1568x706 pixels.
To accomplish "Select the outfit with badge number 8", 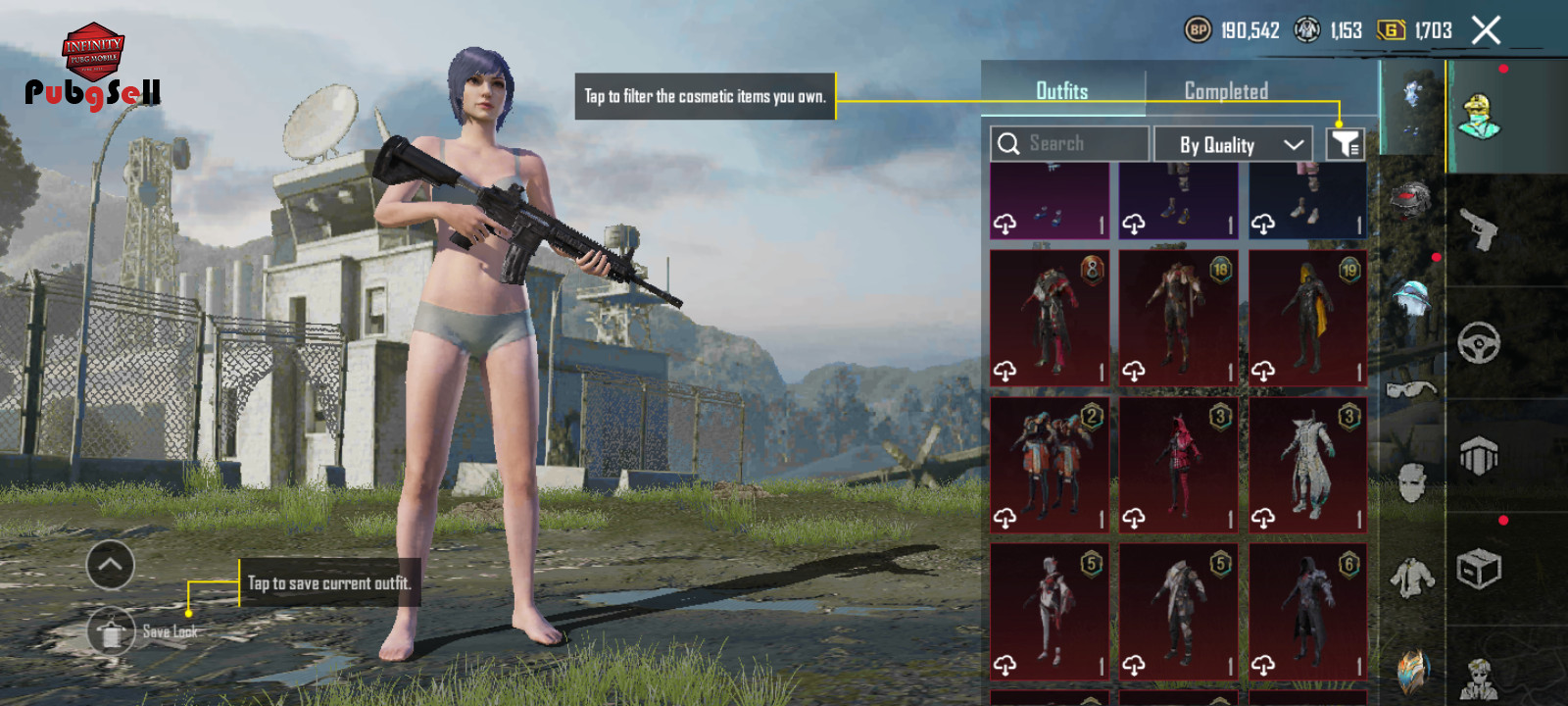I will (1050, 318).
